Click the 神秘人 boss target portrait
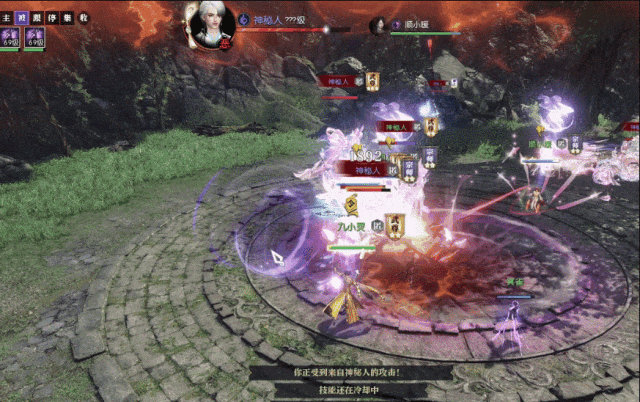The height and width of the screenshot is (402, 640). 212,24
